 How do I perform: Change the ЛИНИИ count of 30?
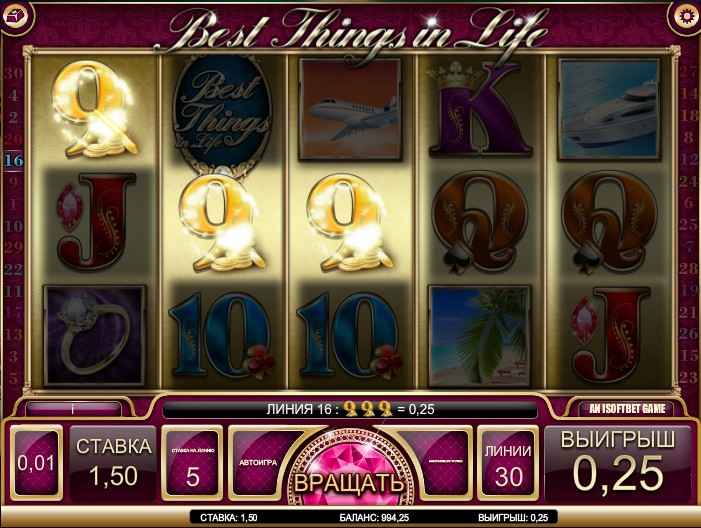pos(508,464)
